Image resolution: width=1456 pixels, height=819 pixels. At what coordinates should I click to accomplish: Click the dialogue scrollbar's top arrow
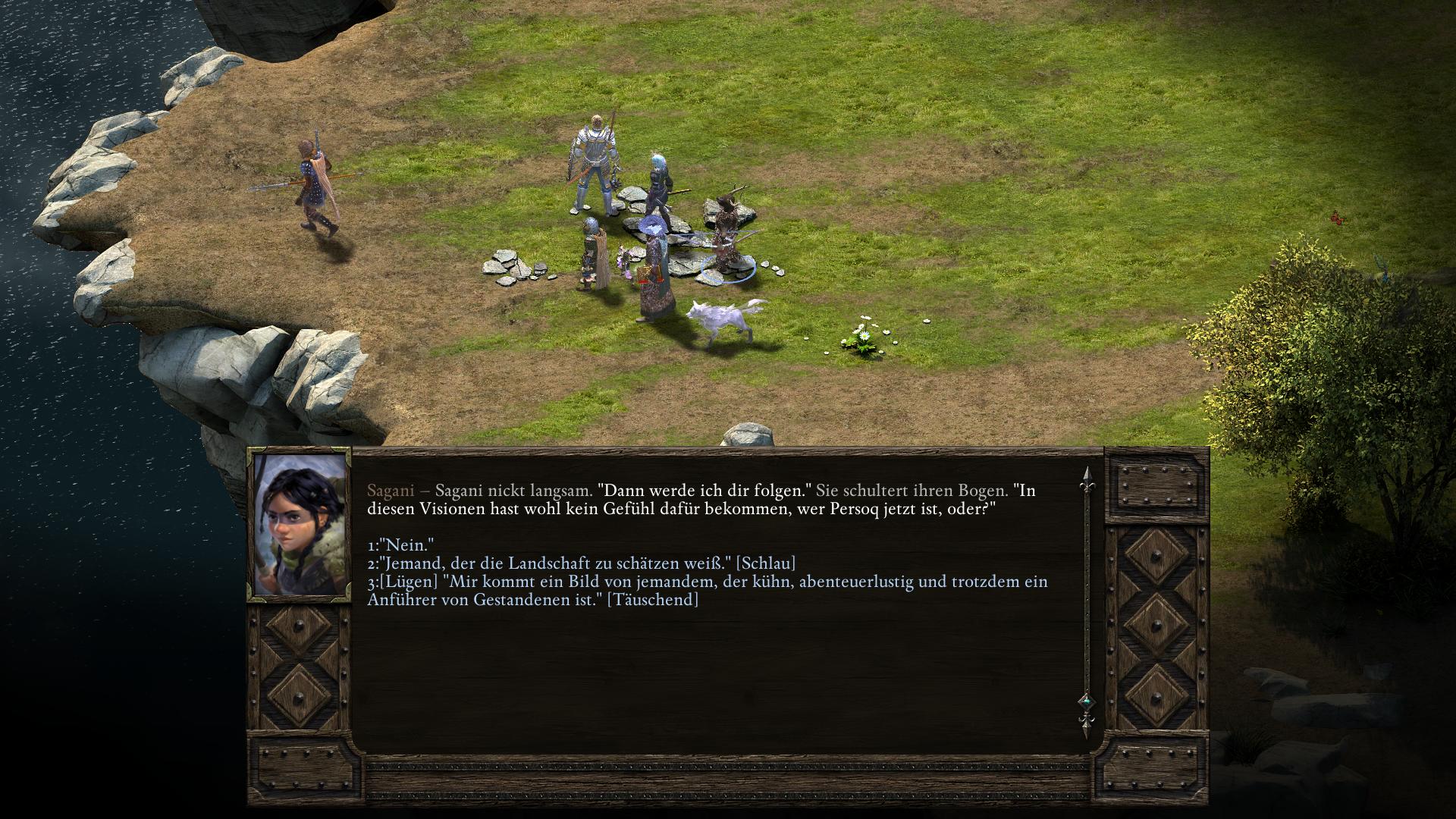(1086, 477)
